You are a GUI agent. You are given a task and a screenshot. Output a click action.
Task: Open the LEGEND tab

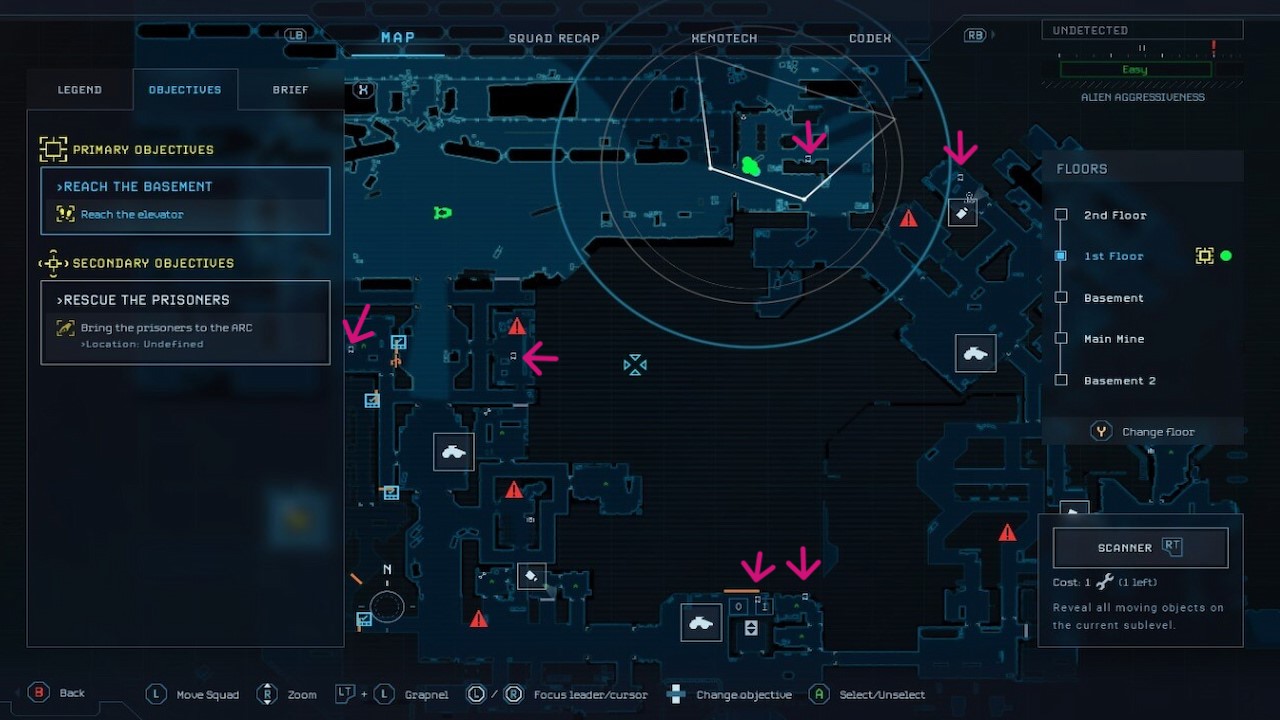click(79, 89)
